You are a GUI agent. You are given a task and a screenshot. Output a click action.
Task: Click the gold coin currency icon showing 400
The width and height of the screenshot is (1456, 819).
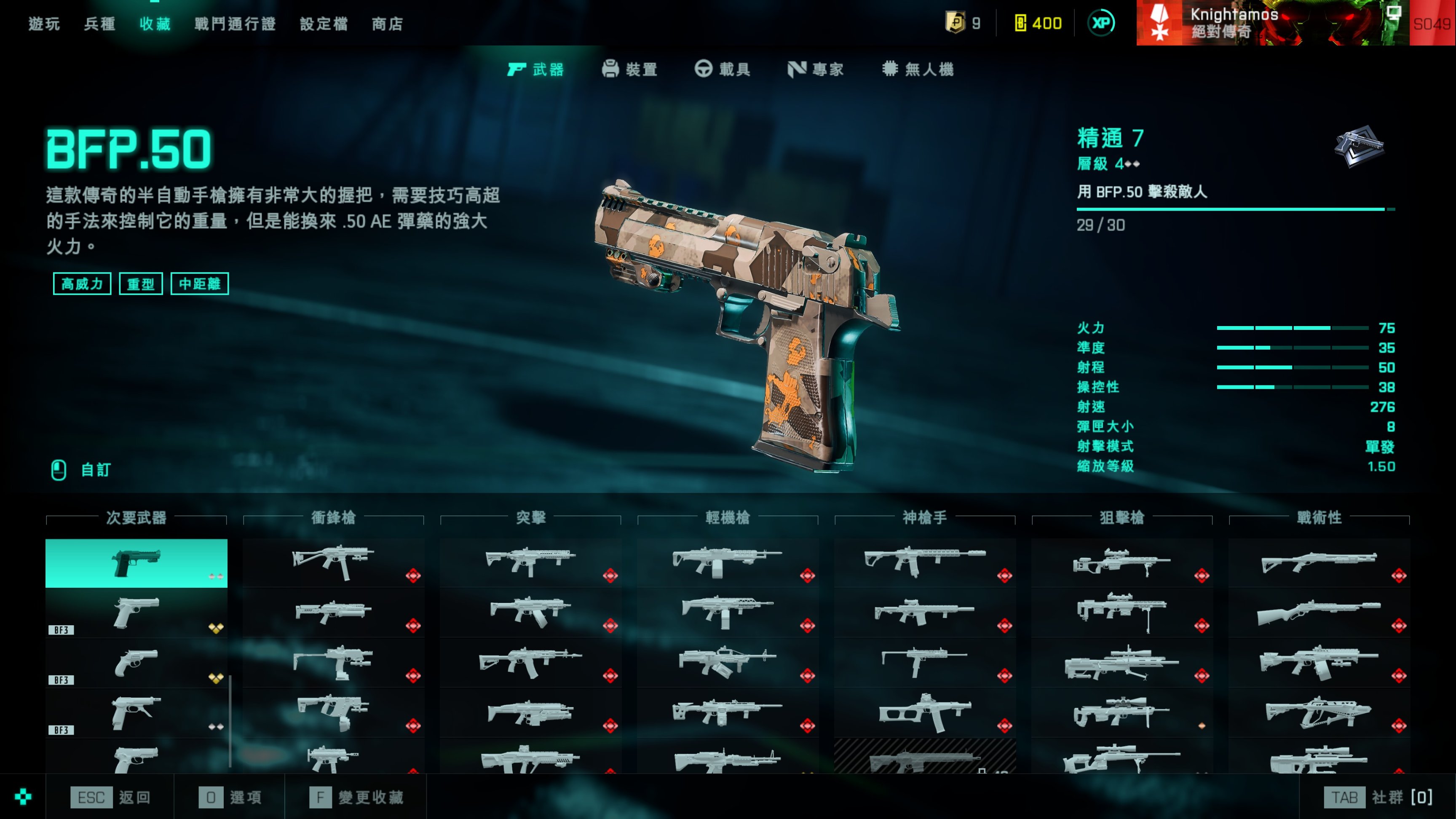[1020, 24]
